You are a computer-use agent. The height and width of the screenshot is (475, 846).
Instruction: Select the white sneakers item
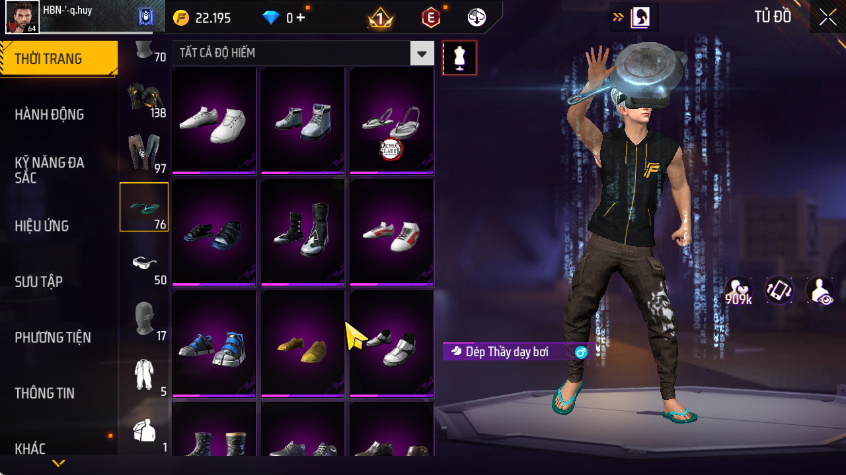[213, 121]
